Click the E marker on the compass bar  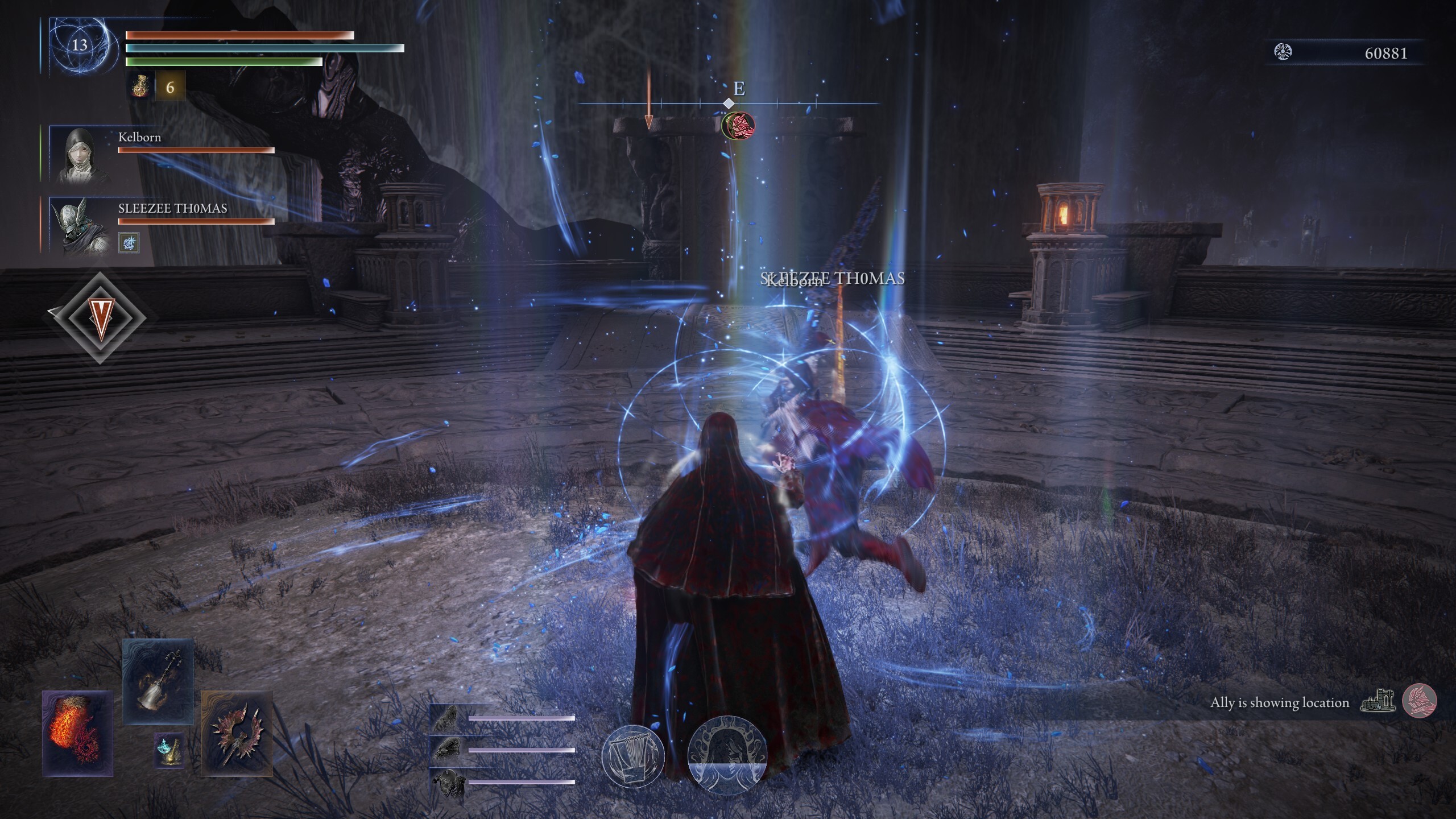[739, 89]
